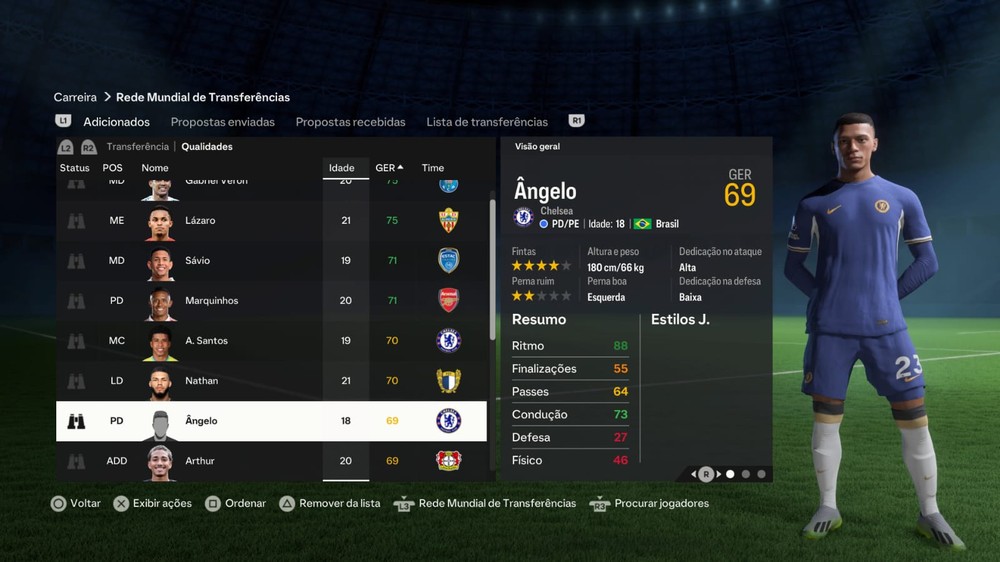
Task: Choose the Arthur player row
Action: tap(270, 461)
